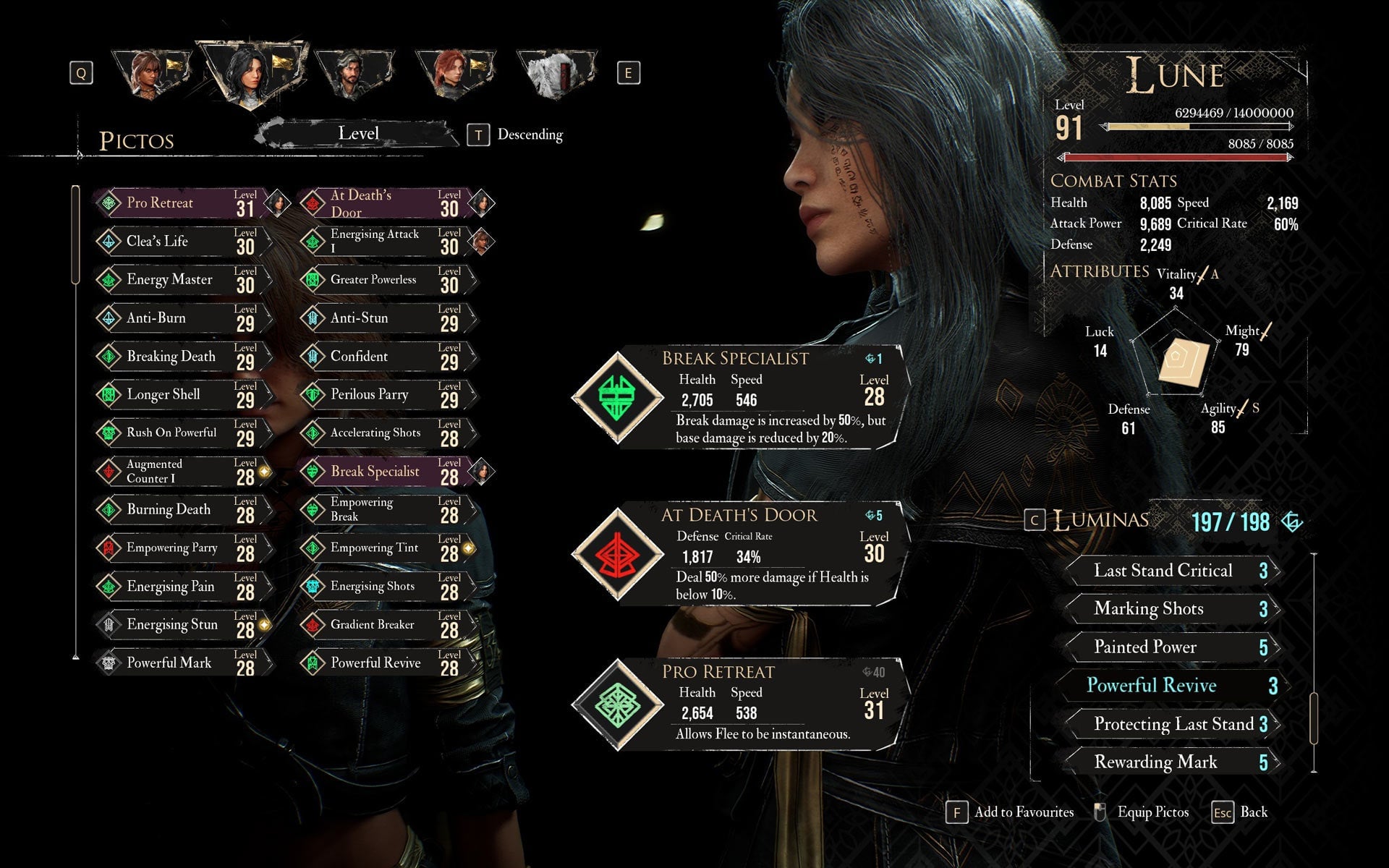Image resolution: width=1389 pixels, height=868 pixels.
Task: Select the Powerful Mark picto
Action: tap(181, 663)
